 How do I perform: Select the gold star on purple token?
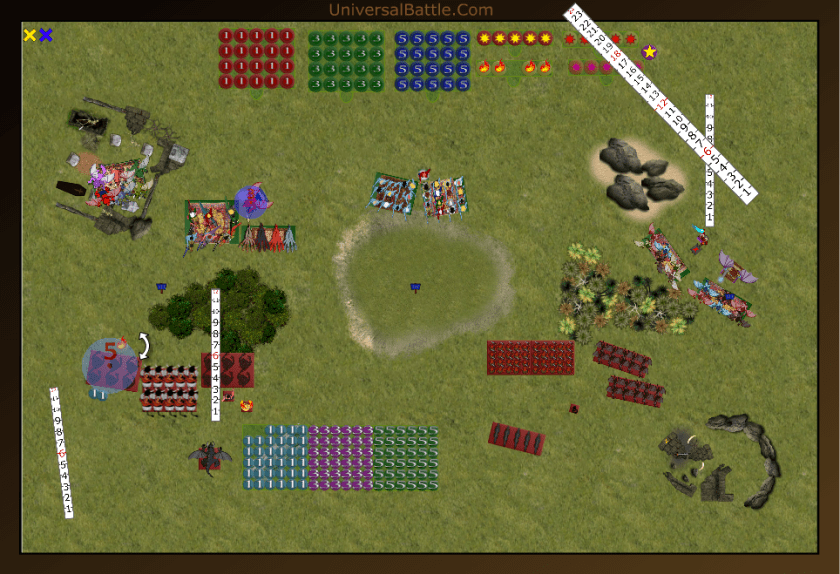pyautogui.click(x=650, y=52)
